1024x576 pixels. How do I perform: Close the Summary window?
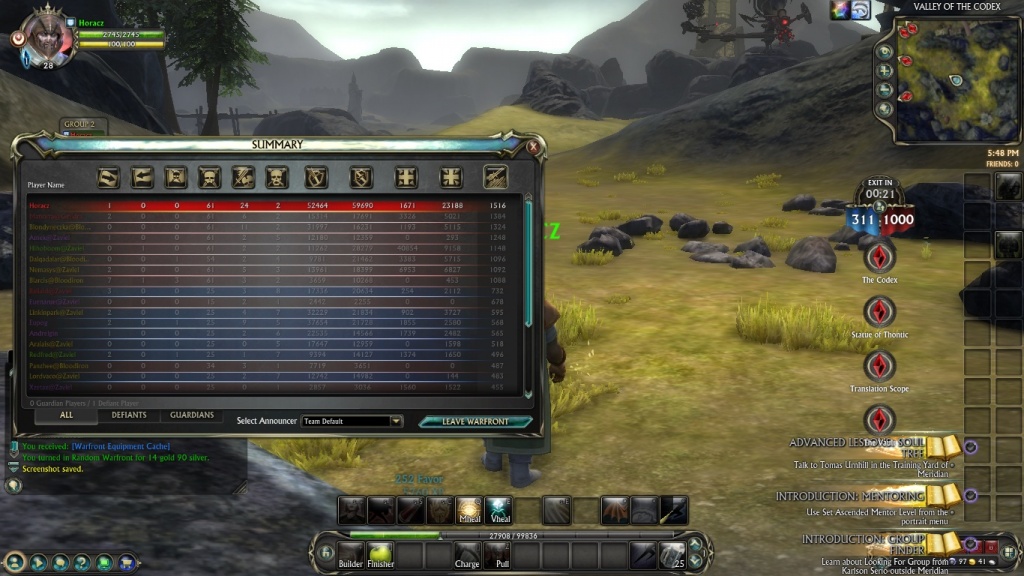tap(533, 147)
